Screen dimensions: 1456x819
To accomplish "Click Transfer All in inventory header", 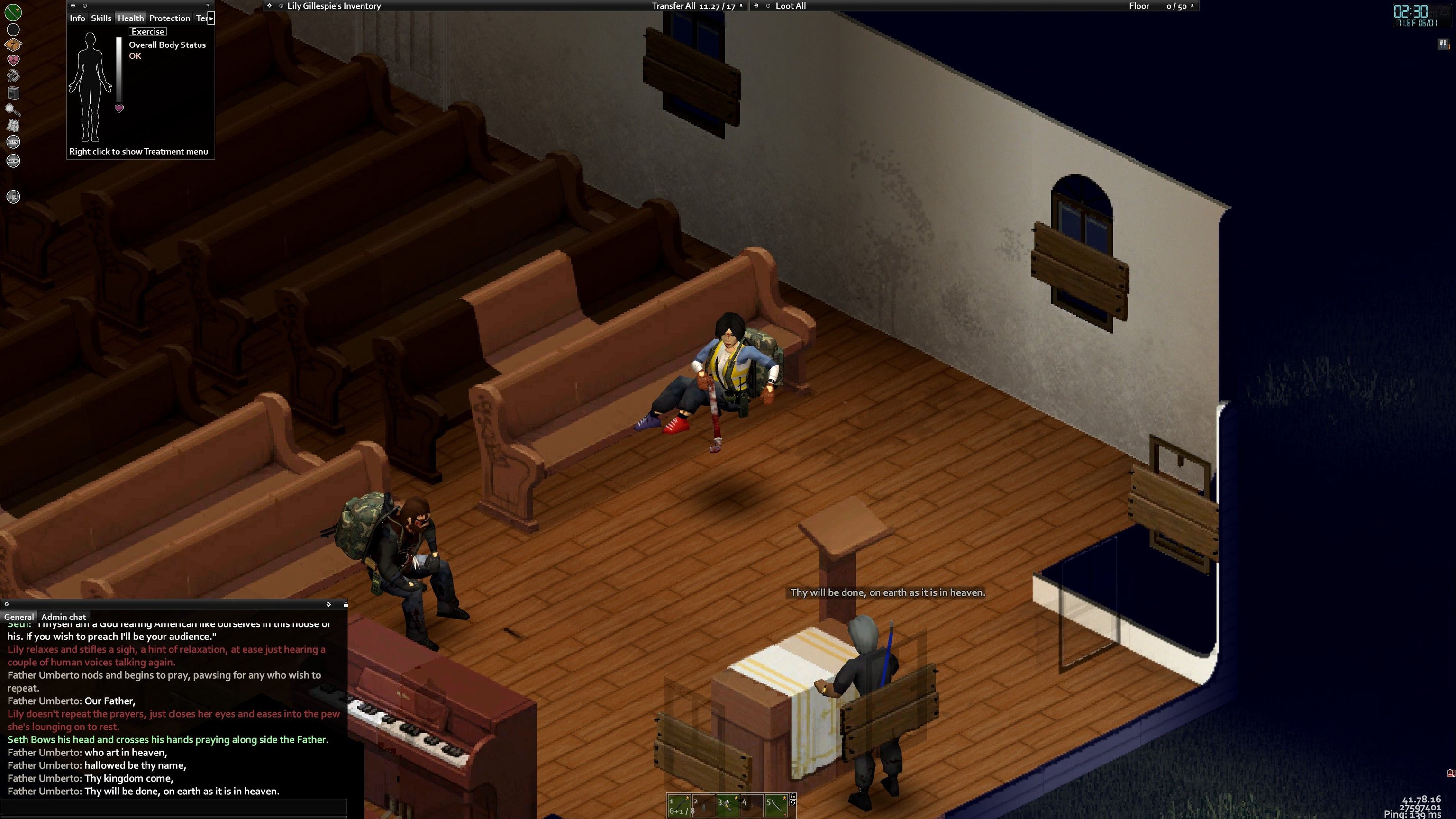I will pos(673,6).
